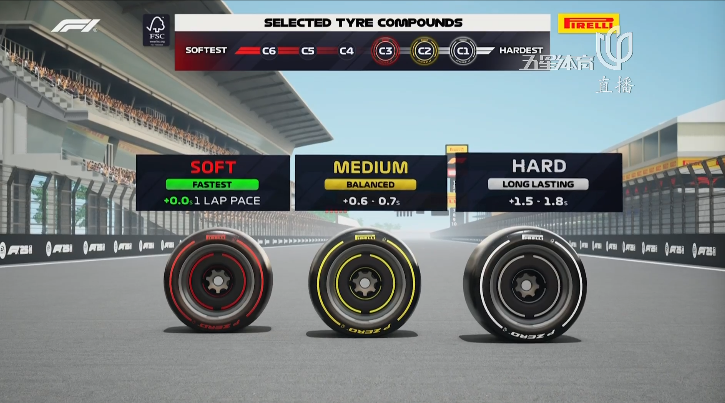Click the C6 softest compound label
Image resolution: width=725 pixels, height=403 pixels.
point(270,50)
